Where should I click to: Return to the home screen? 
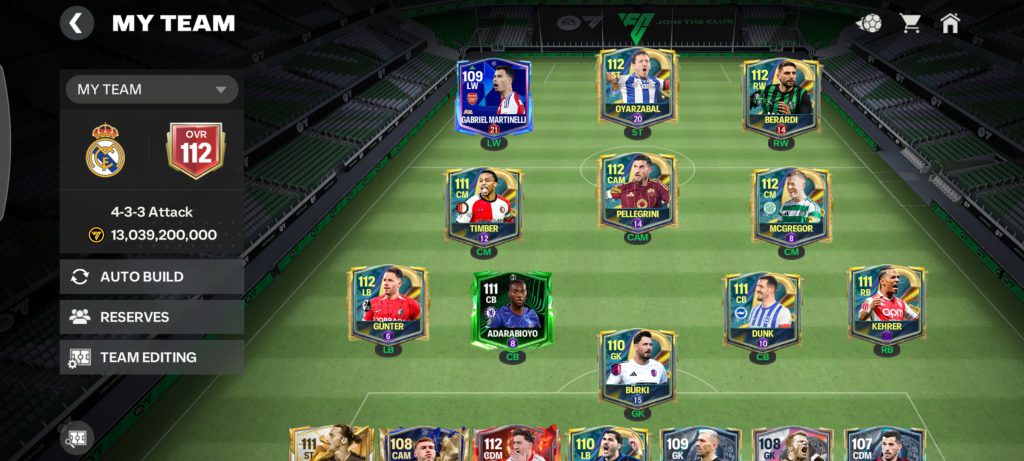pyautogui.click(x=950, y=23)
